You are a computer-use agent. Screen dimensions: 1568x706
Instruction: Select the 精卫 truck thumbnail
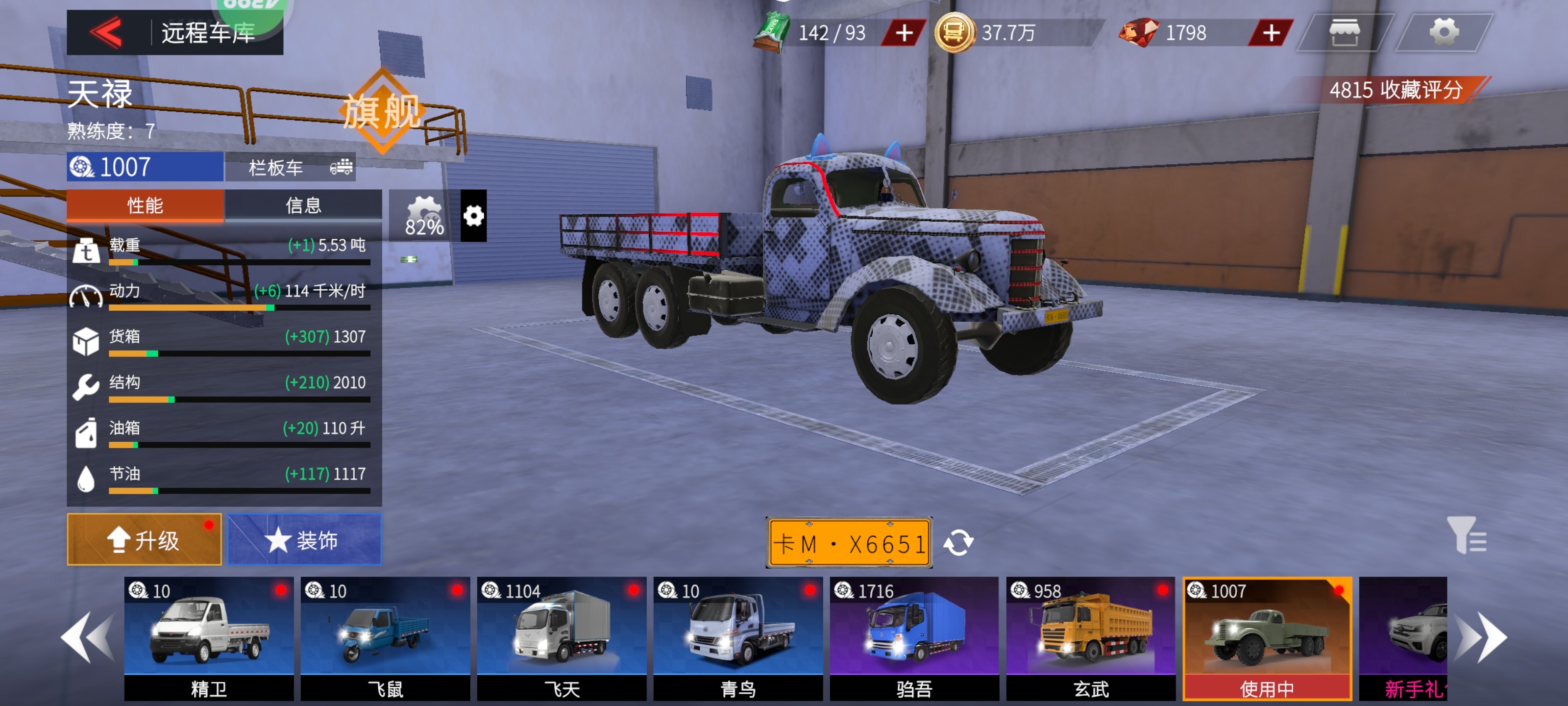click(209, 637)
